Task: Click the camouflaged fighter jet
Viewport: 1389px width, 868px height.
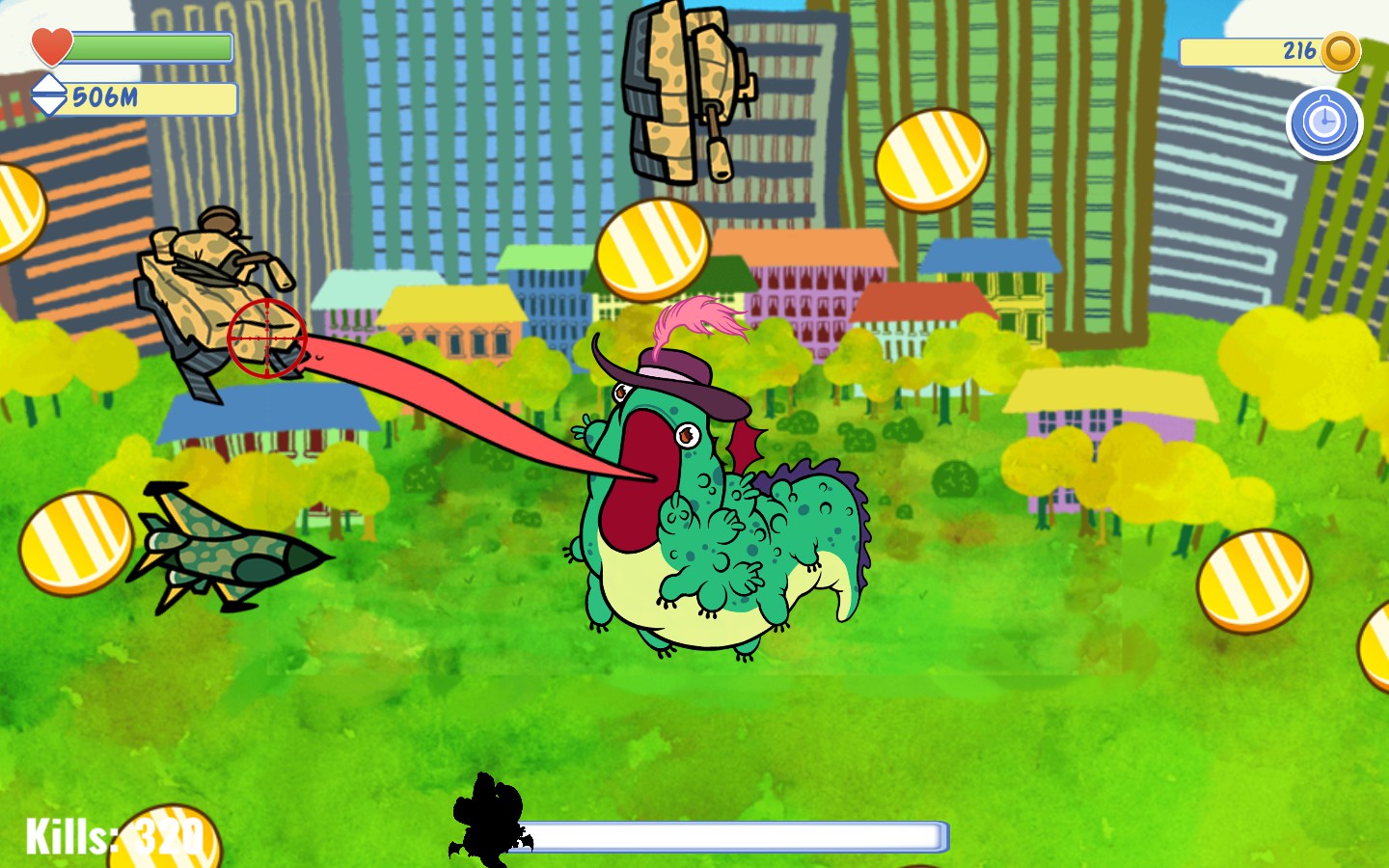Action: point(231,550)
